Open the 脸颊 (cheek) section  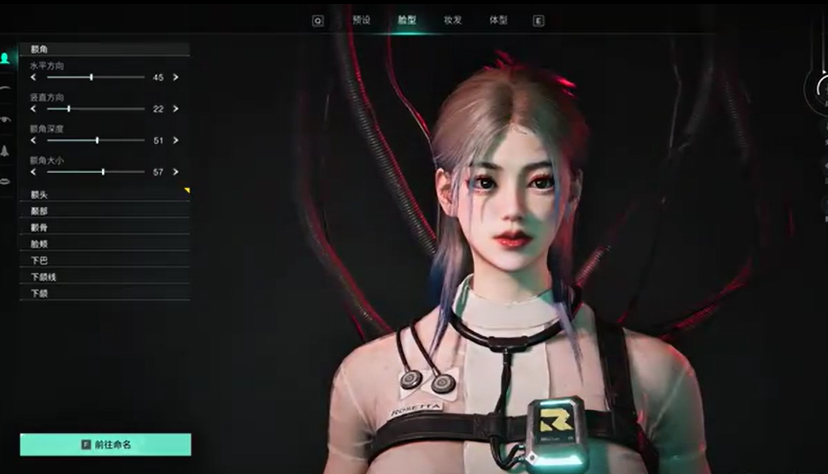click(104, 243)
